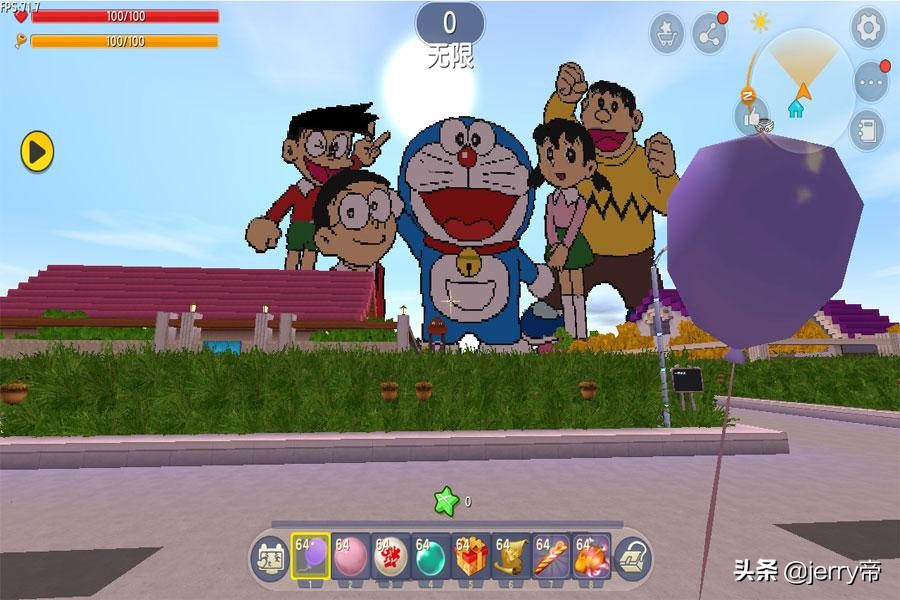Image resolution: width=900 pixels, height=600 pixels.
Task: Select the purple balloon hotbar slot
Action: pyautogui.click(x=310, y=556)
